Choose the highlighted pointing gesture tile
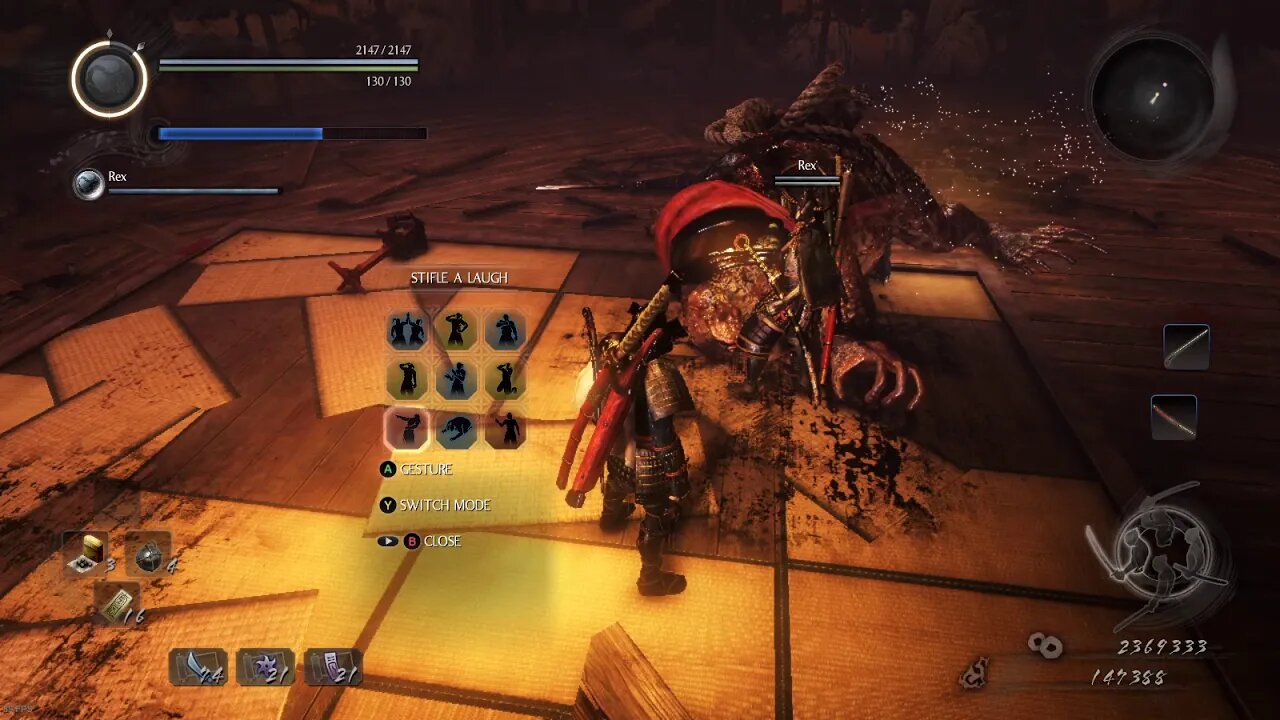This screenshot has height=720, width=1280. click(x=407, y=429)
